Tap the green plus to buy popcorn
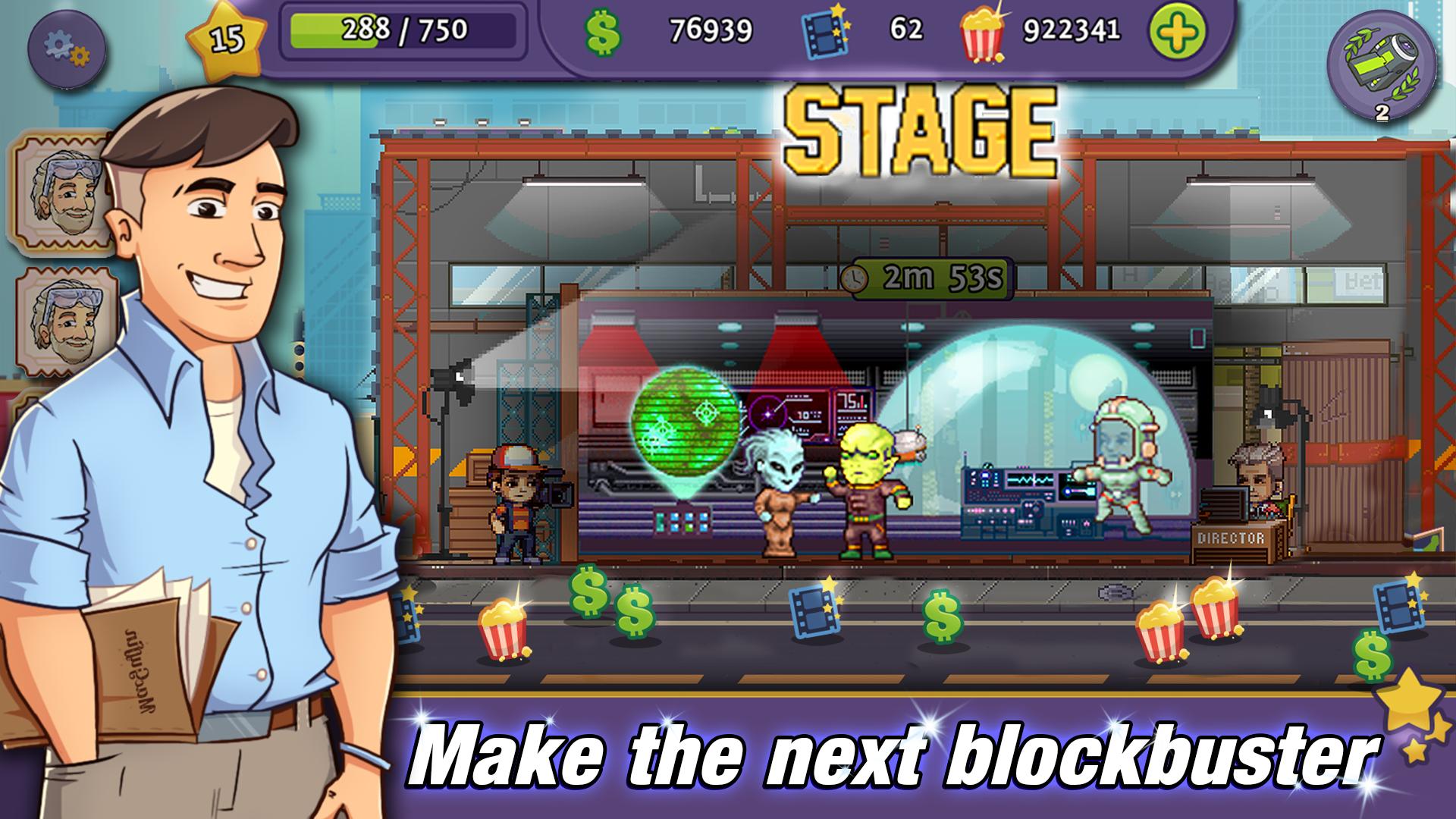Viewport: 1456px width, 819px height. 1178,32
